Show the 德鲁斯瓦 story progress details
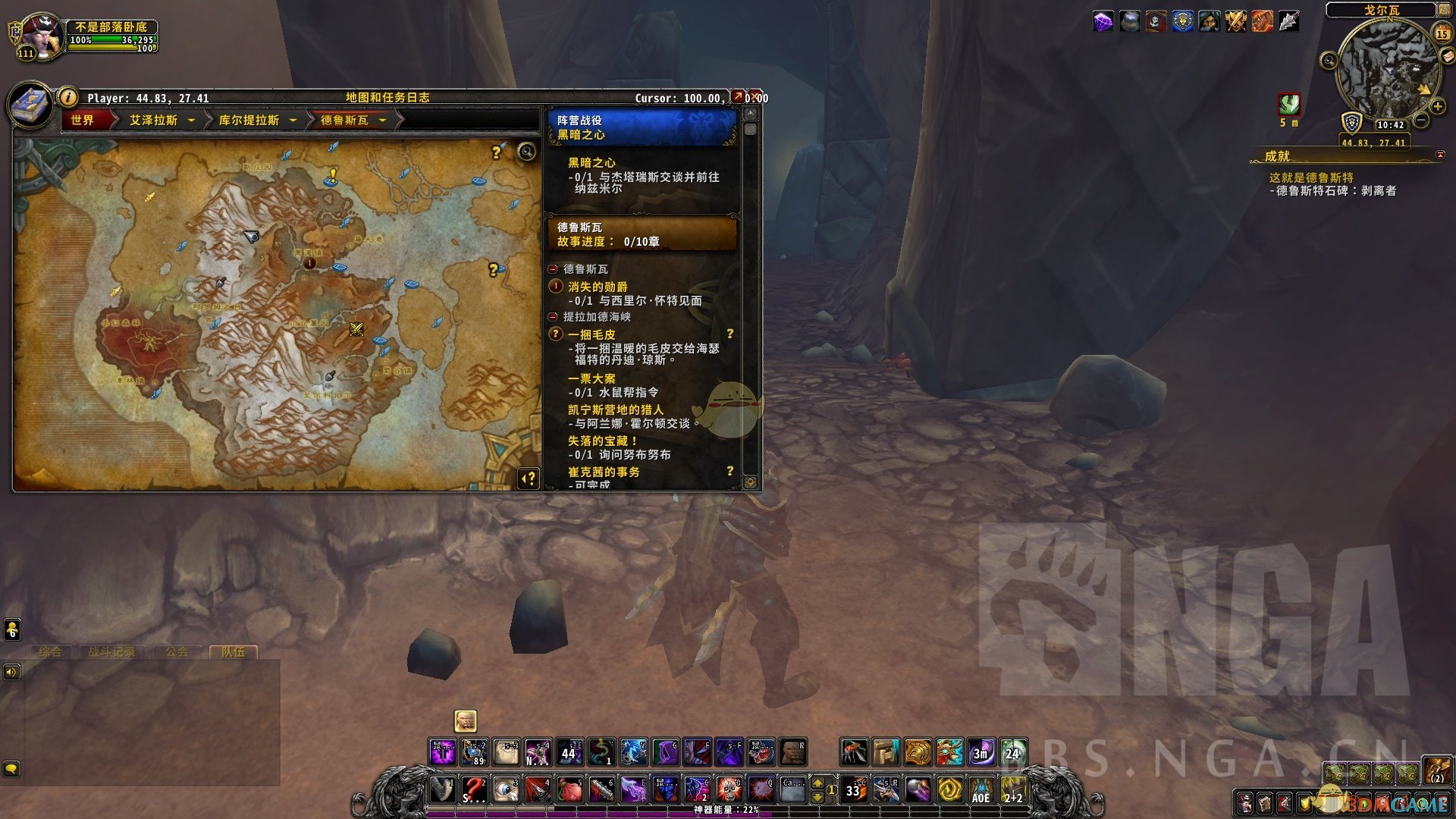This screenshot has width=1456, height=819. [642, 234]
